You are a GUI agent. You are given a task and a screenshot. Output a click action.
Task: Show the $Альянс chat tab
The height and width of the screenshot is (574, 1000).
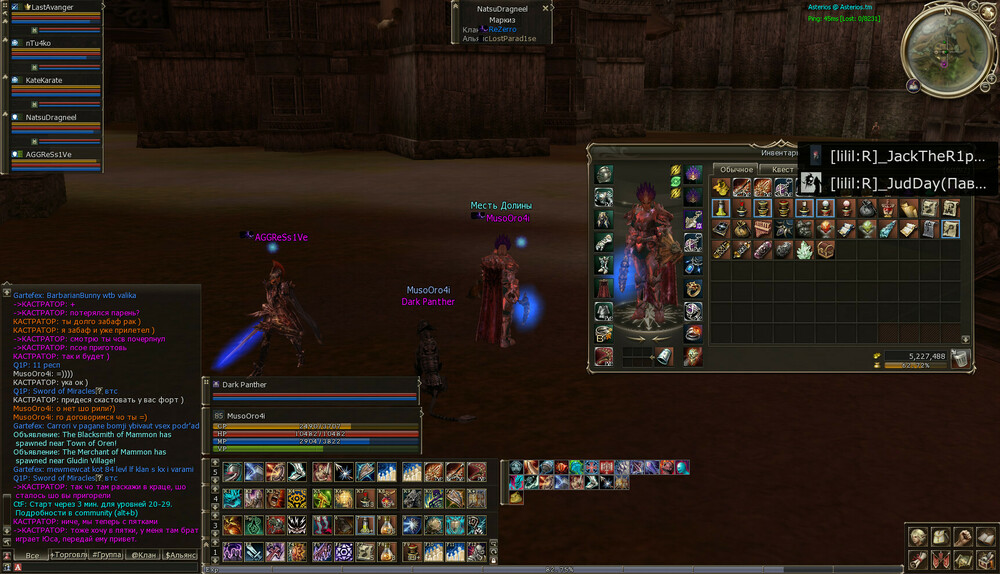(x=181, y=554)
